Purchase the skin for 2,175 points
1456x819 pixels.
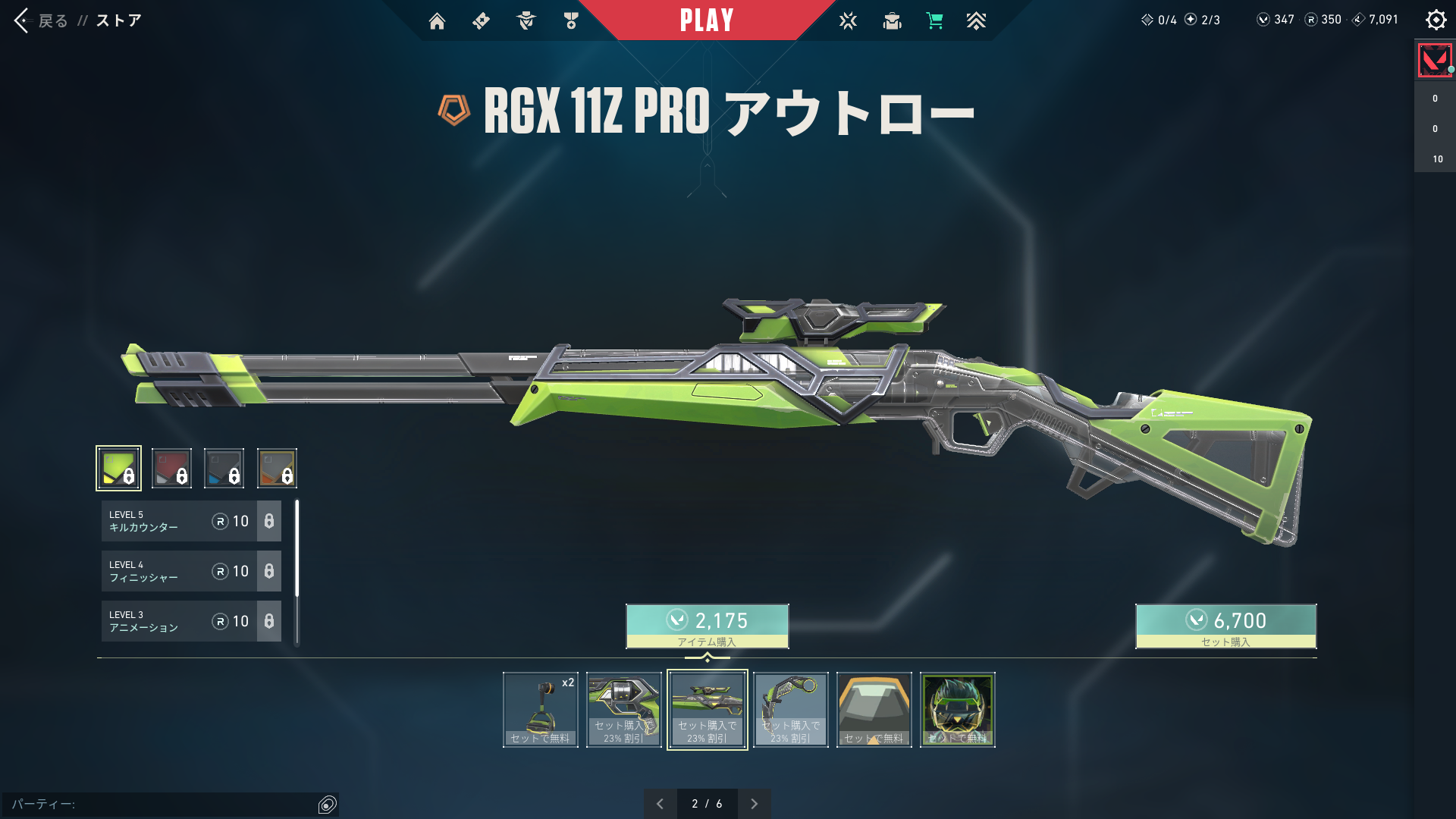(x=706, y=626)
